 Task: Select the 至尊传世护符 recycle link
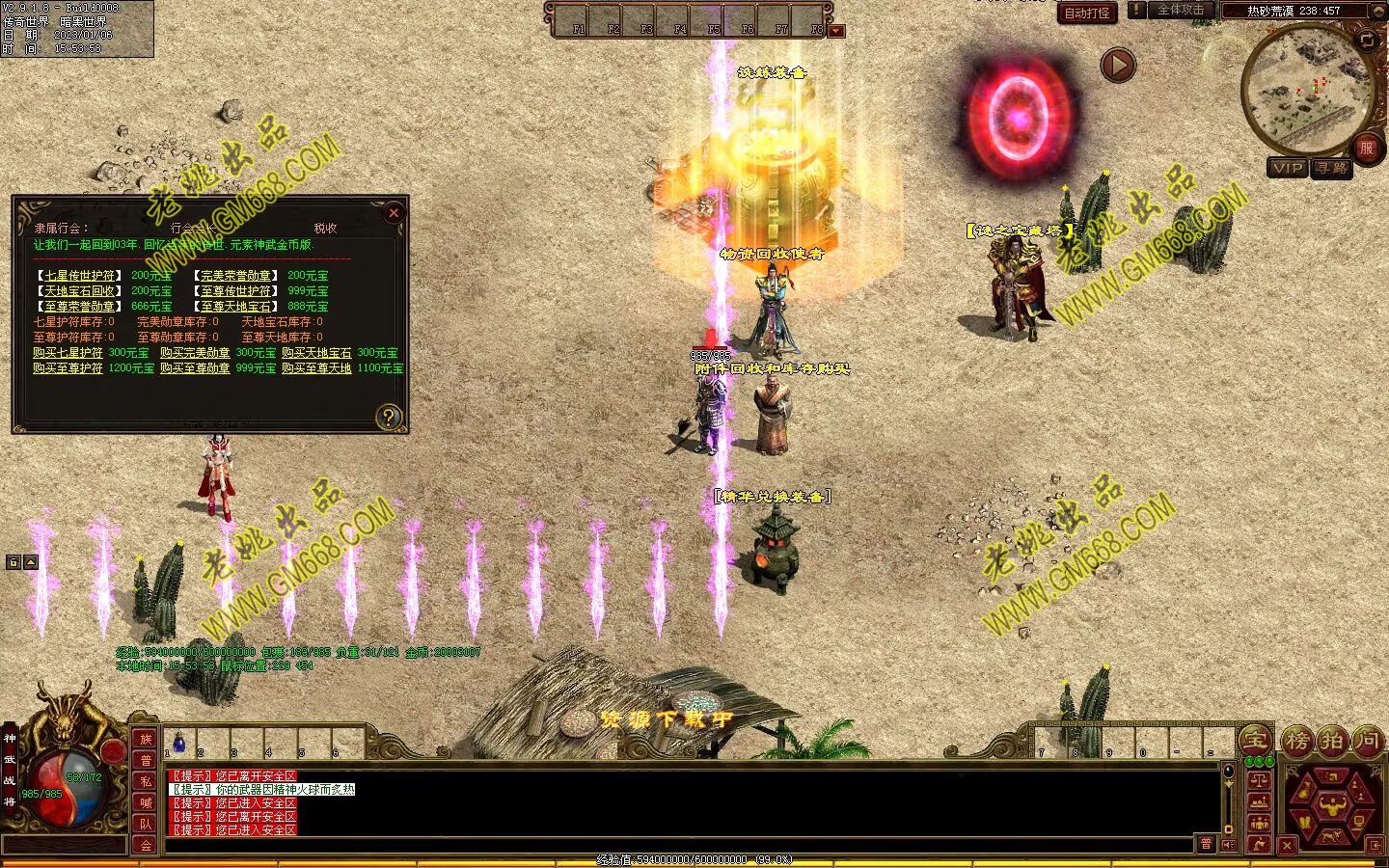(235, 291)
